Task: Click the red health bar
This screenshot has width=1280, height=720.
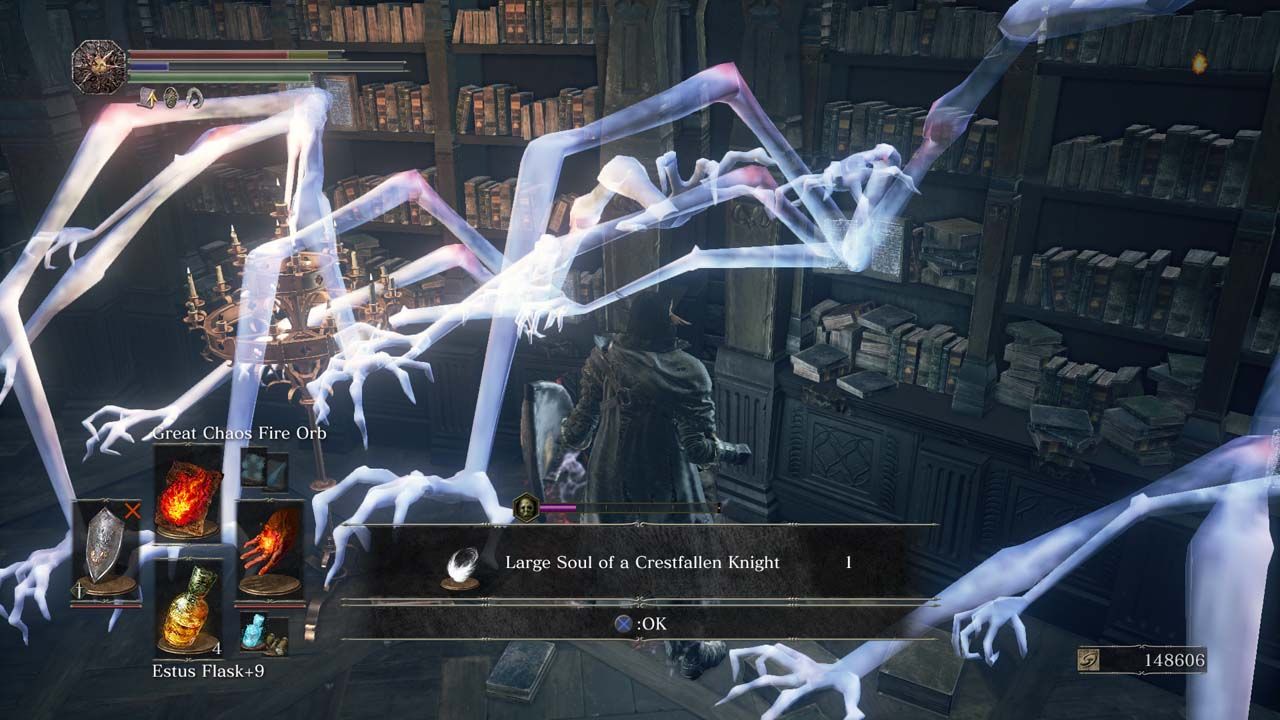Action: coord(208,55)
